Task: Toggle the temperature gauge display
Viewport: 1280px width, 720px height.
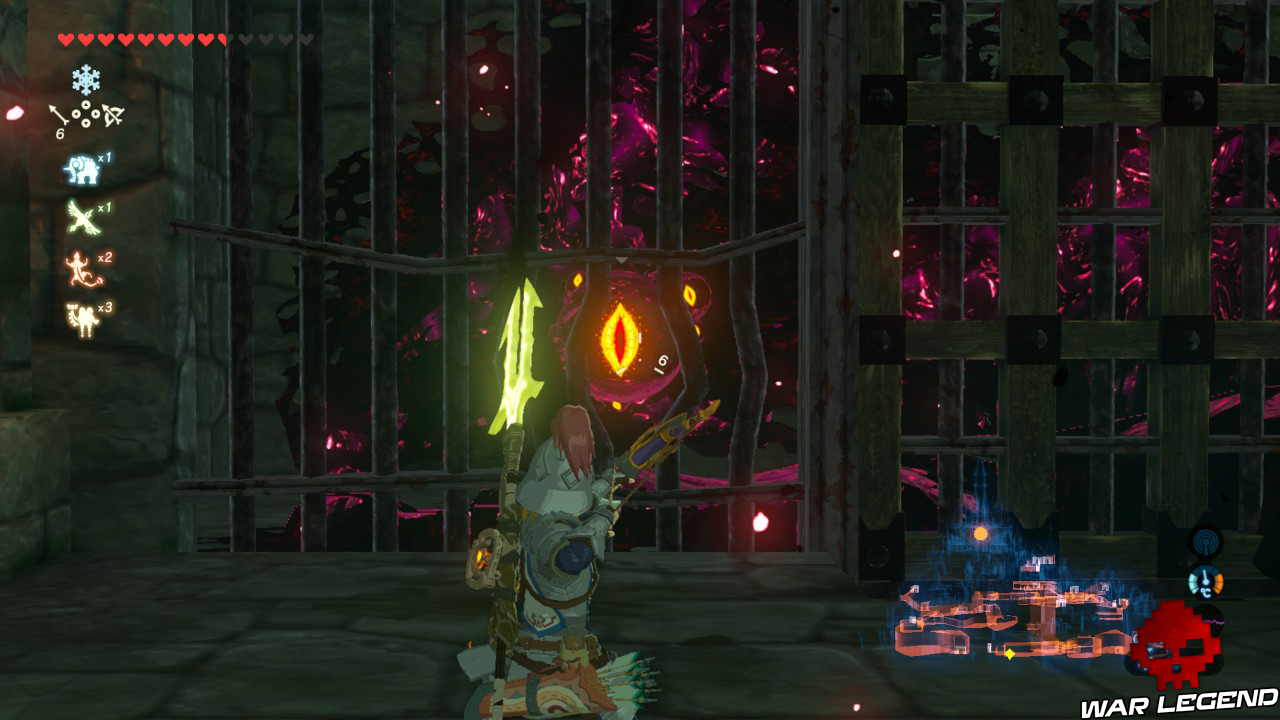Action: [x=1205, y=583]
